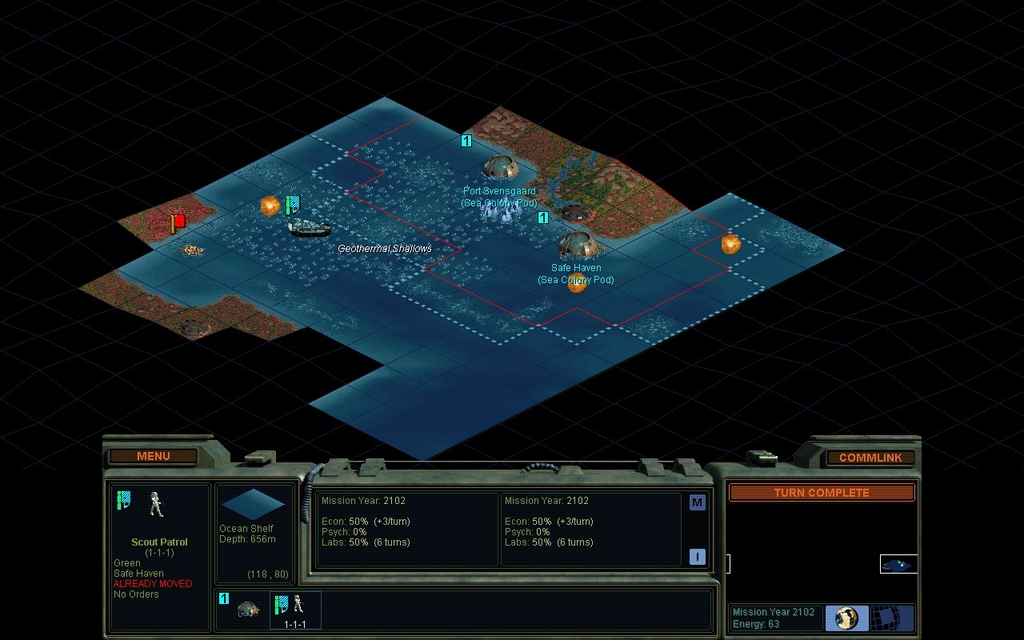Select the Scout Patrol transport unit on the map
The height and width of the screenshot is (640, 1024).
coord(309,228)
